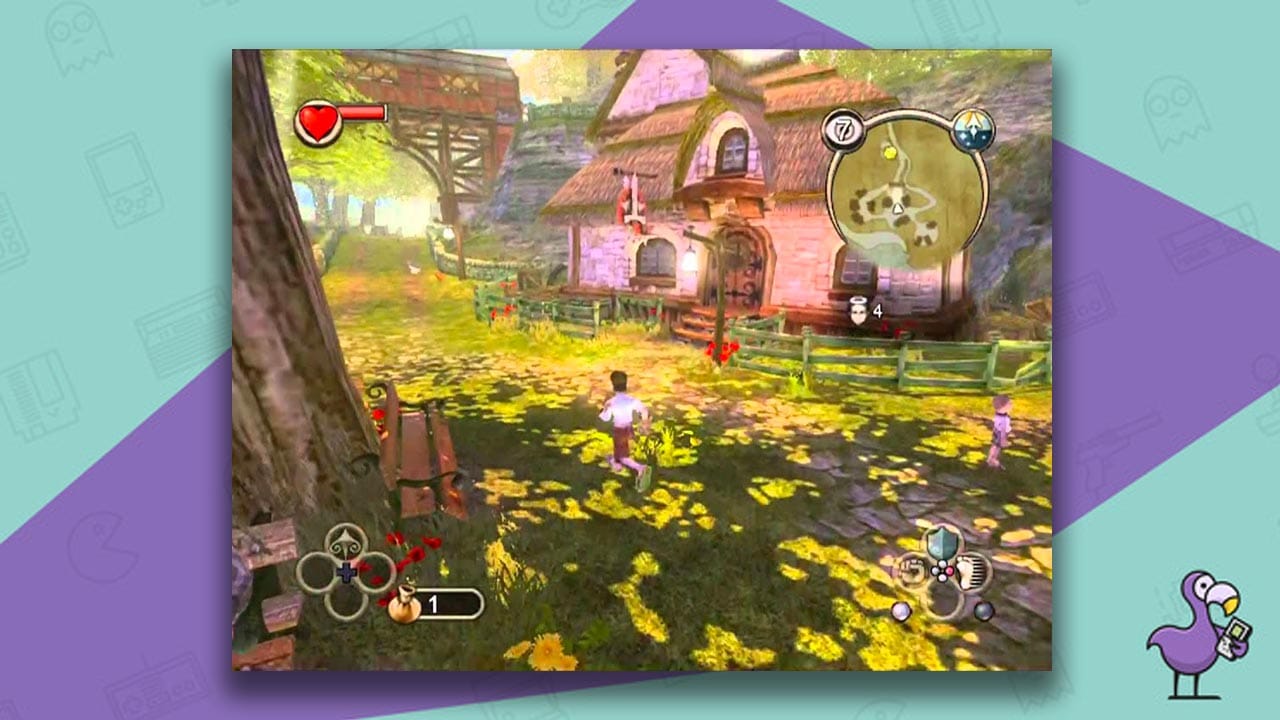The image size is (1280, 720).
Task: Toggle the red dot on the D-pad selector
Action: tap(949, 570)
